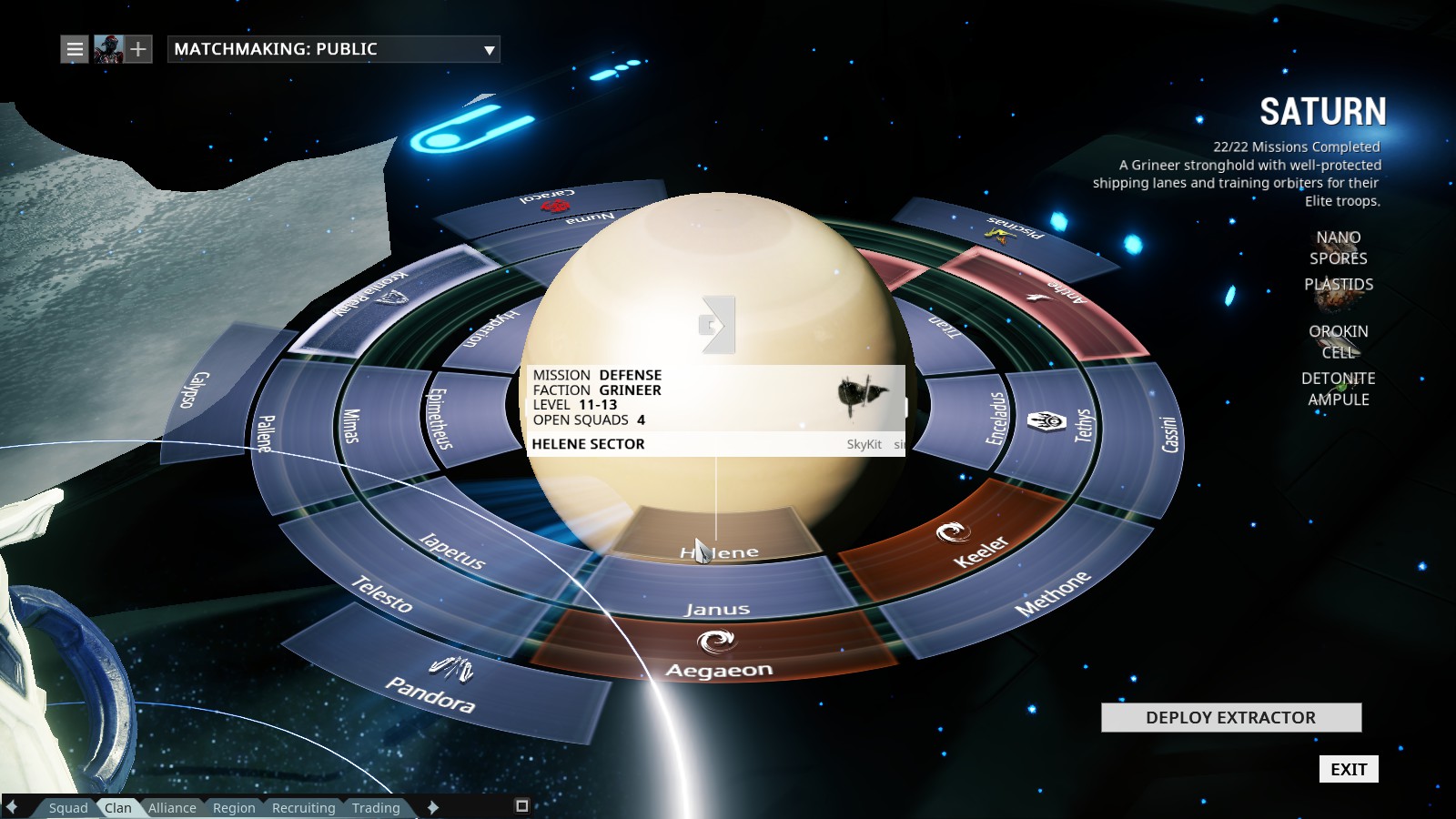Show the Trading chat tab
Screen dimensions: 1456x819
click(x=376, y=807)
